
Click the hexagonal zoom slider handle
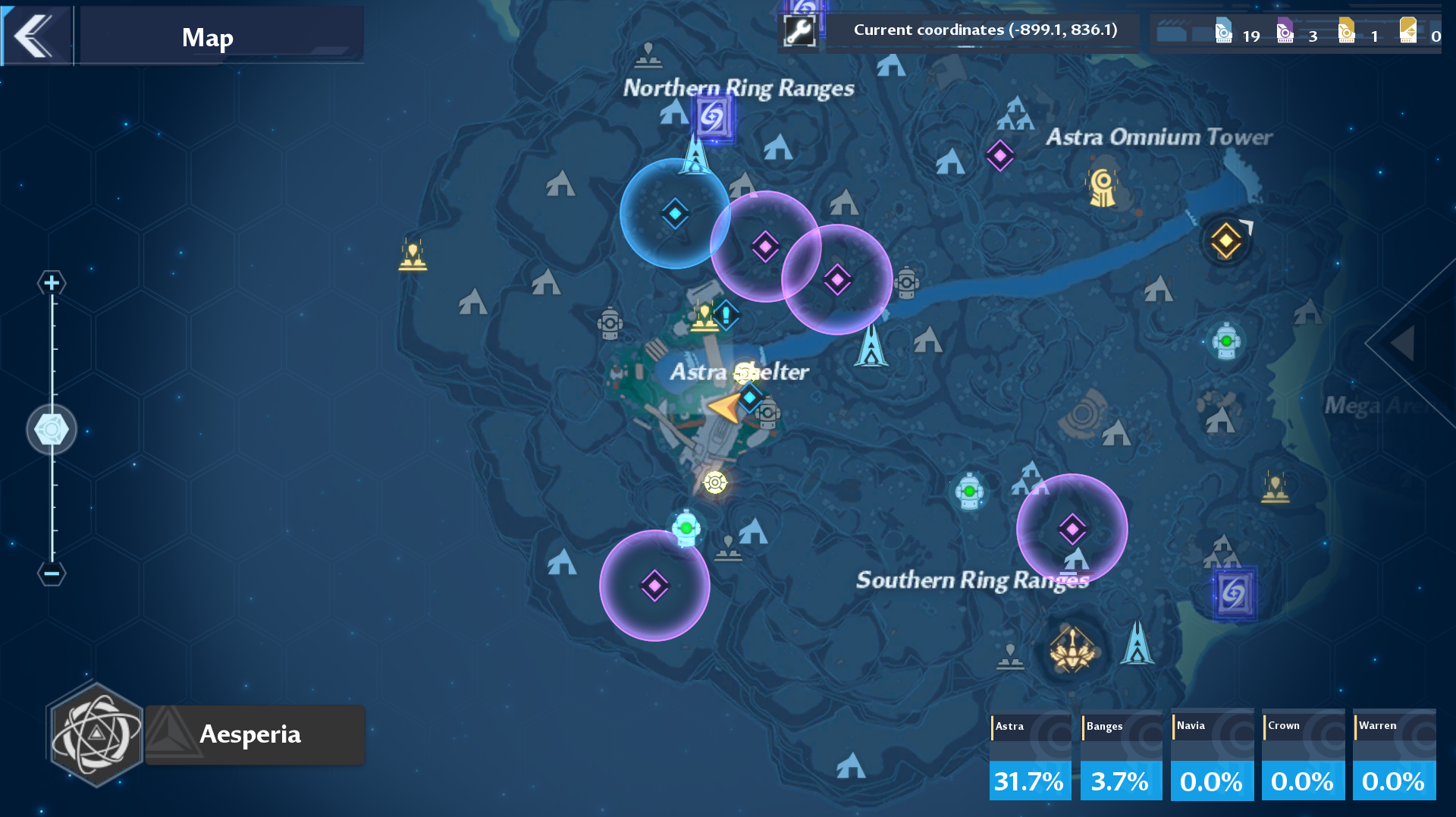pyautogui.click(x=52, y=429)
